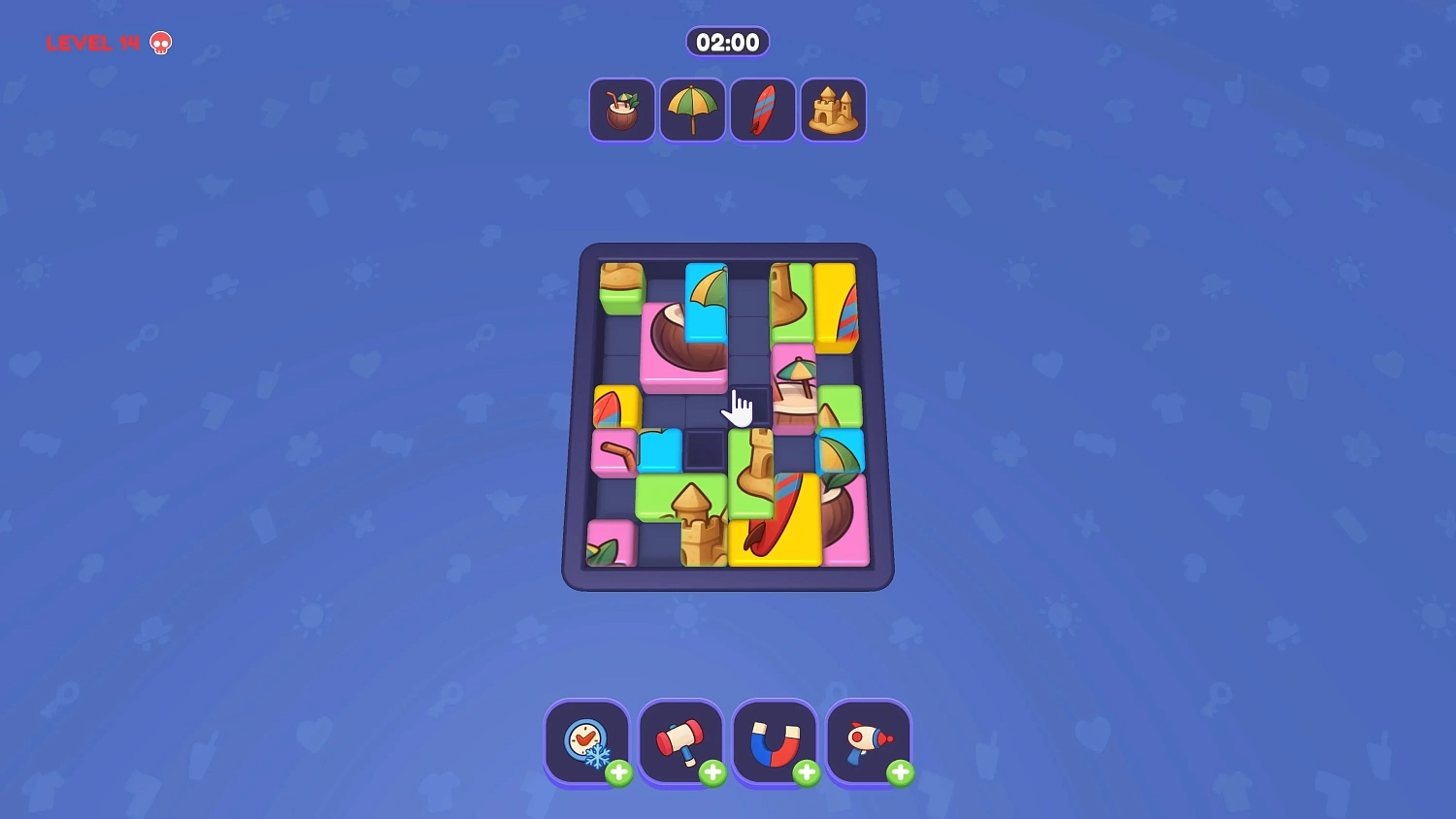Select the surfboard target icon
The height and width of the screenshot is (819, 1456).
(x=763, y=109)
